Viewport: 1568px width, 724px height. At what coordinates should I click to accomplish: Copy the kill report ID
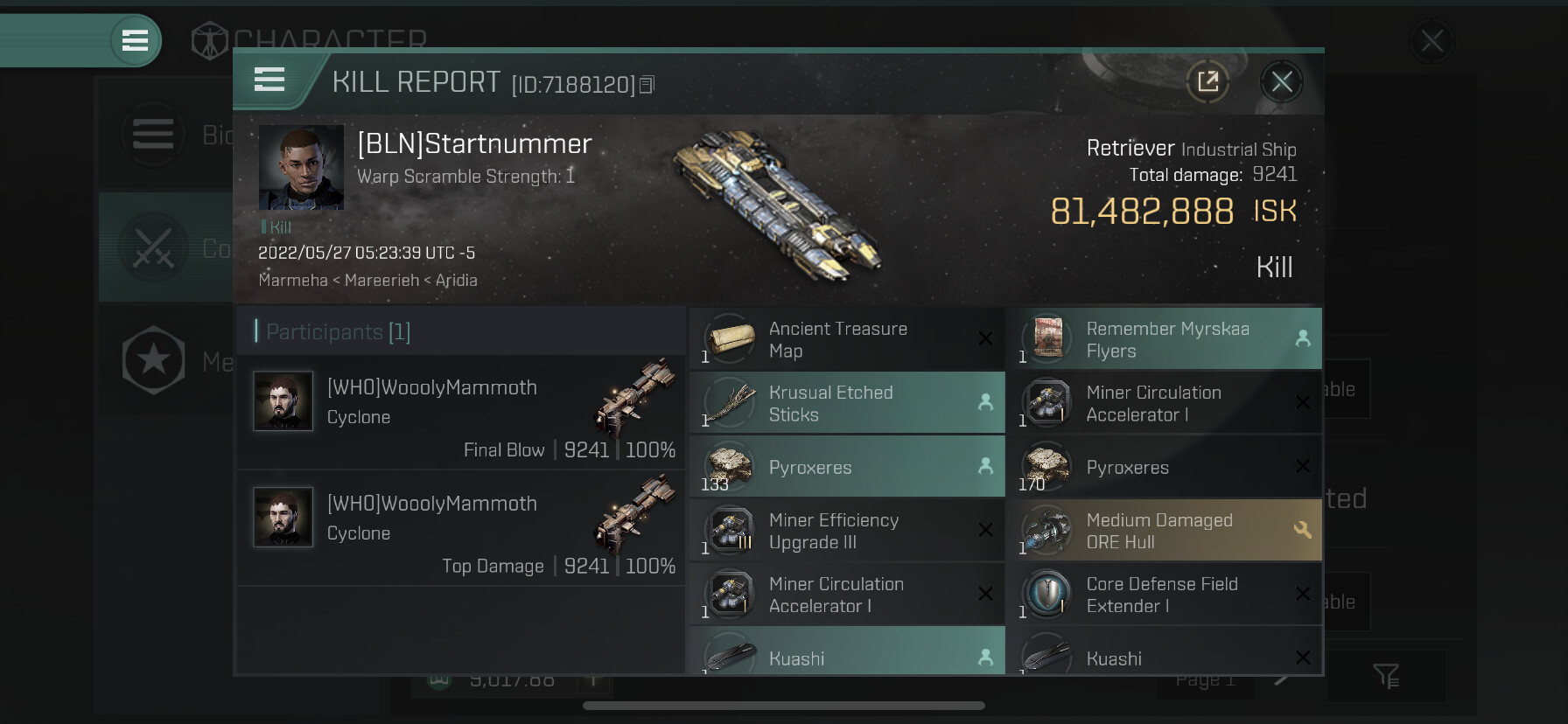point(647,85)
